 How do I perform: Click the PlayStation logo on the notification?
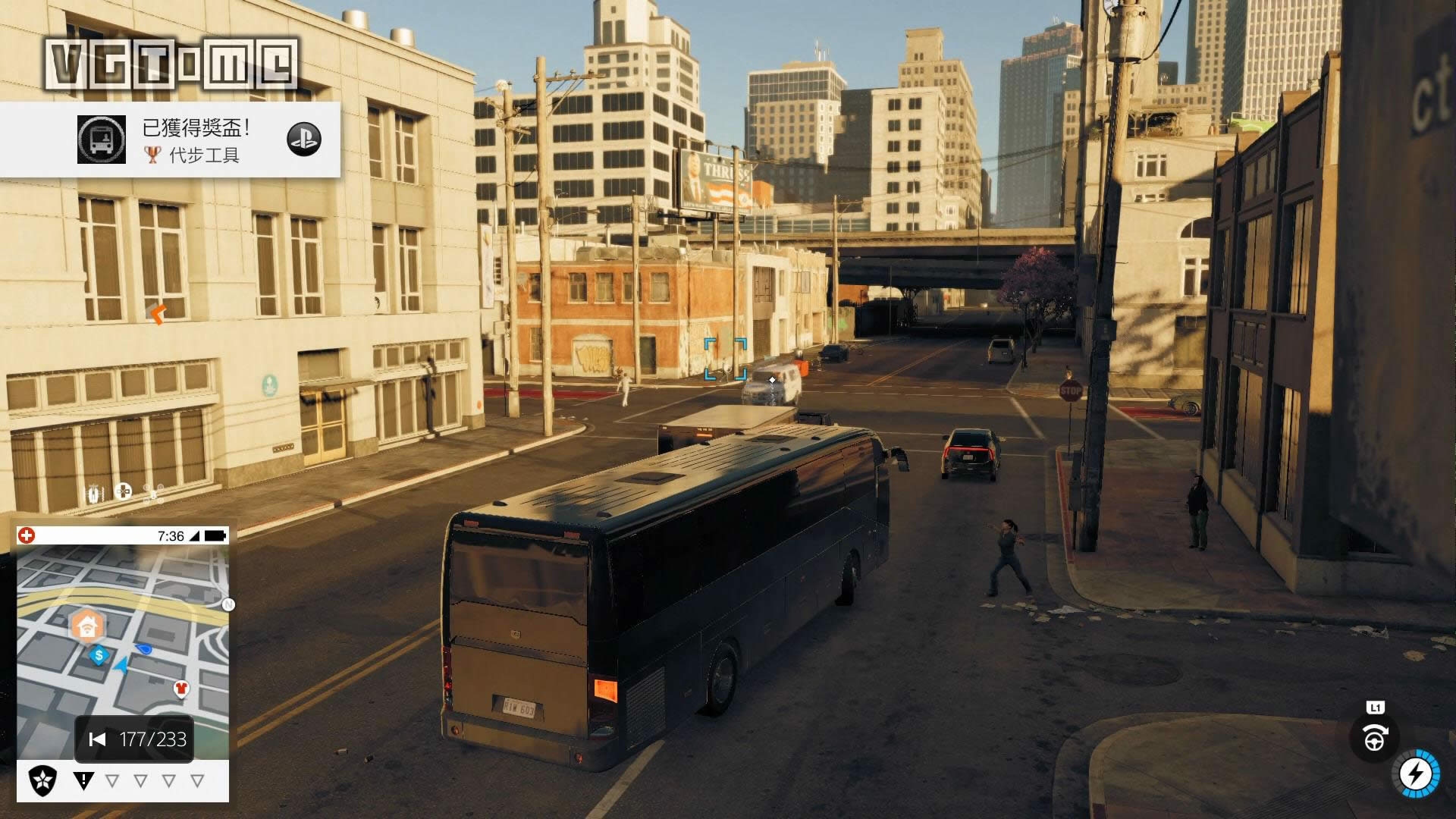304,140
